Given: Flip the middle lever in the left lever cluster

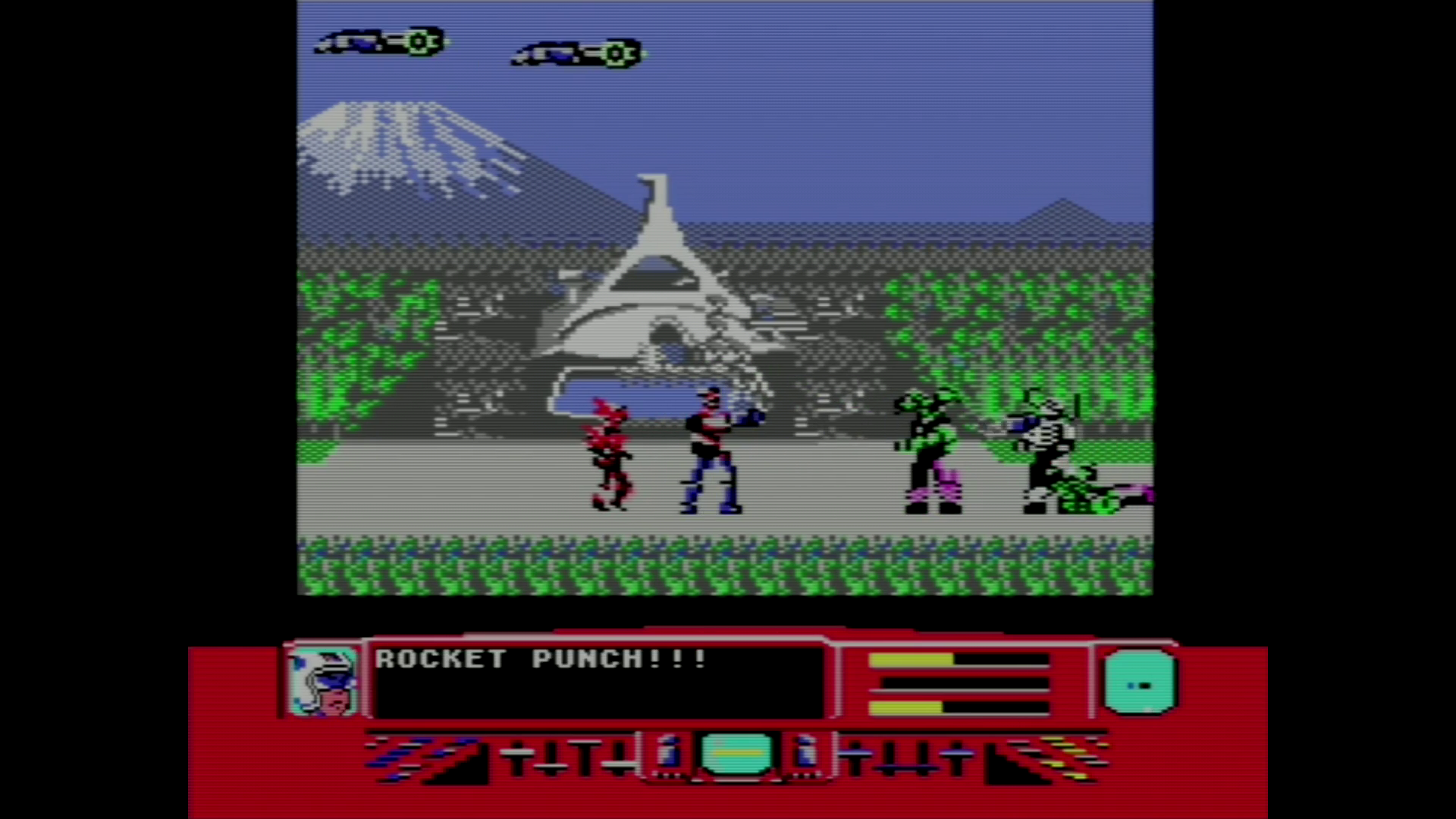Looking at the screenshot, I should click(x=569, y=758).
